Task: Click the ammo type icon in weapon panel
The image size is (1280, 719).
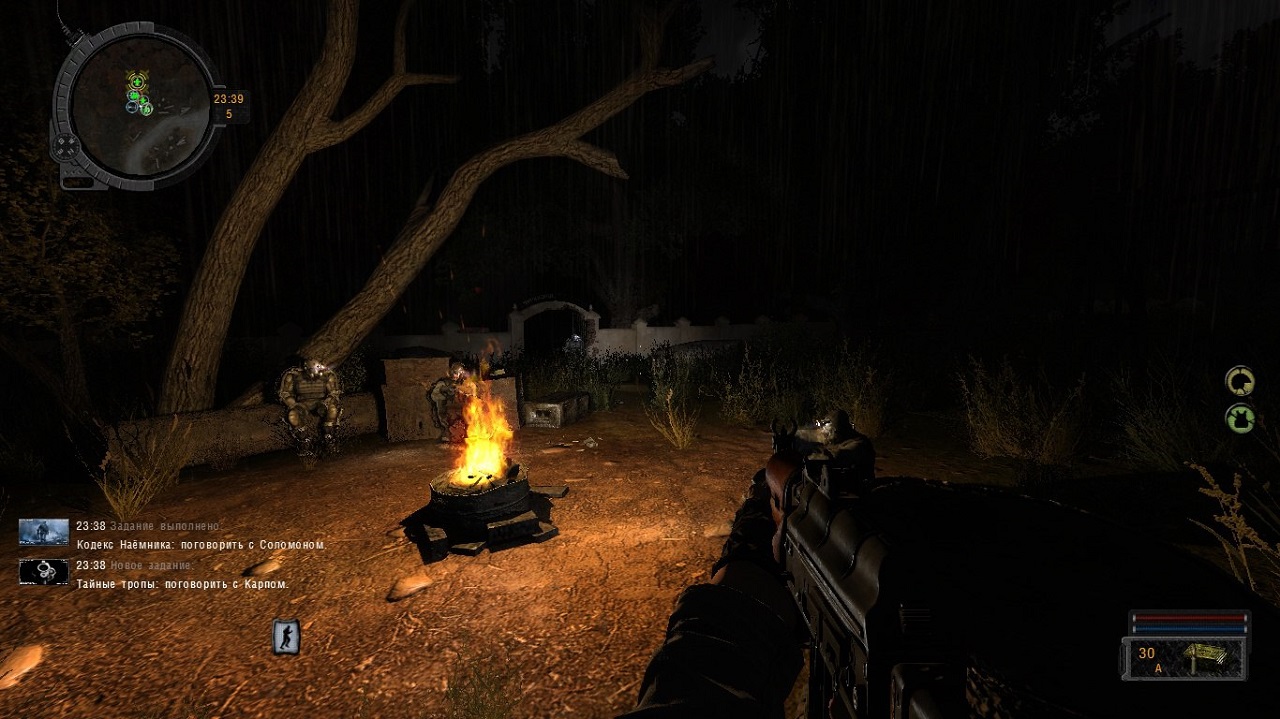Action: [x=1209, y=657]
